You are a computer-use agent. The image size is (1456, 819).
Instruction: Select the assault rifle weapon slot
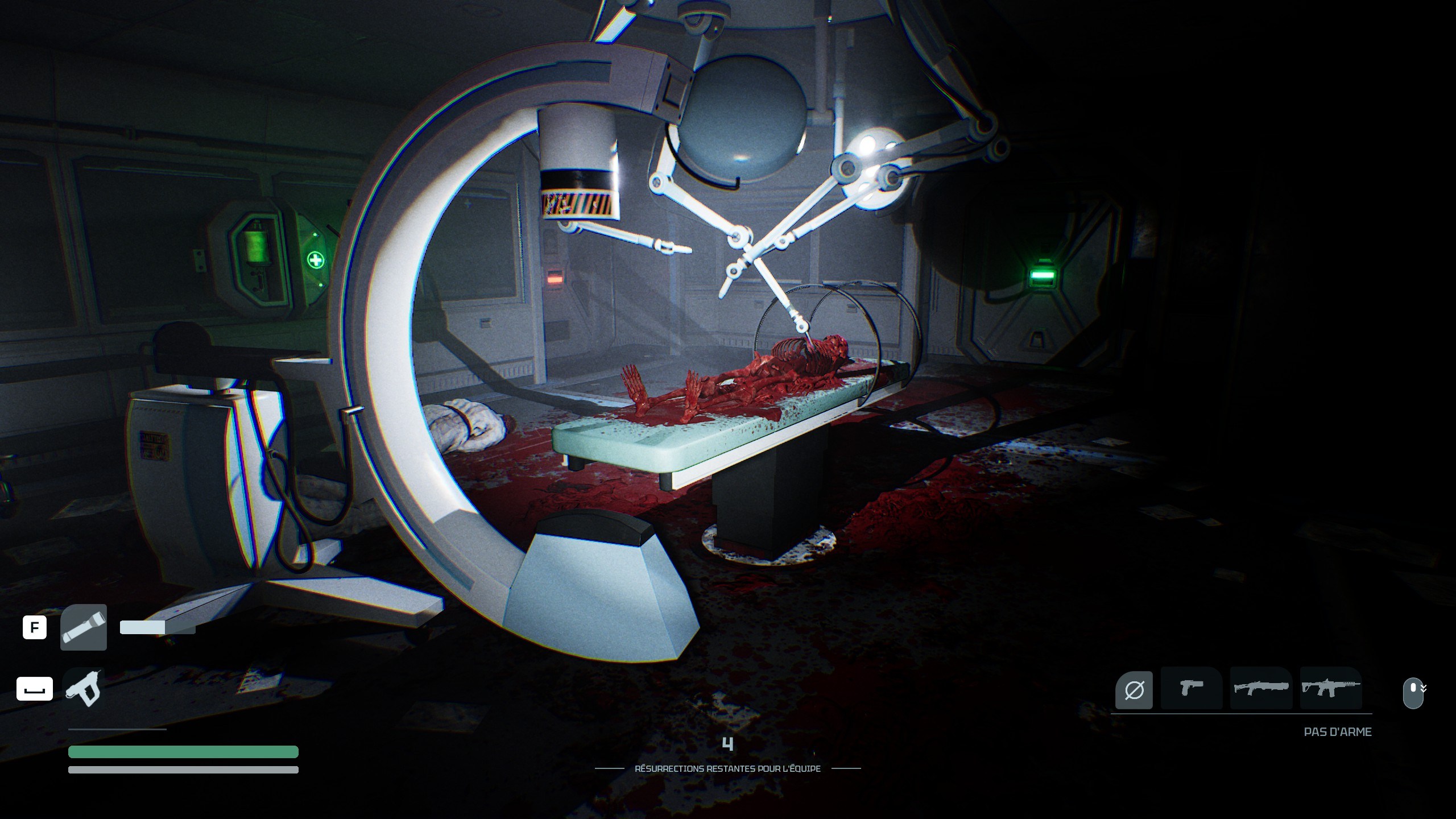(x=1331, y=688)
